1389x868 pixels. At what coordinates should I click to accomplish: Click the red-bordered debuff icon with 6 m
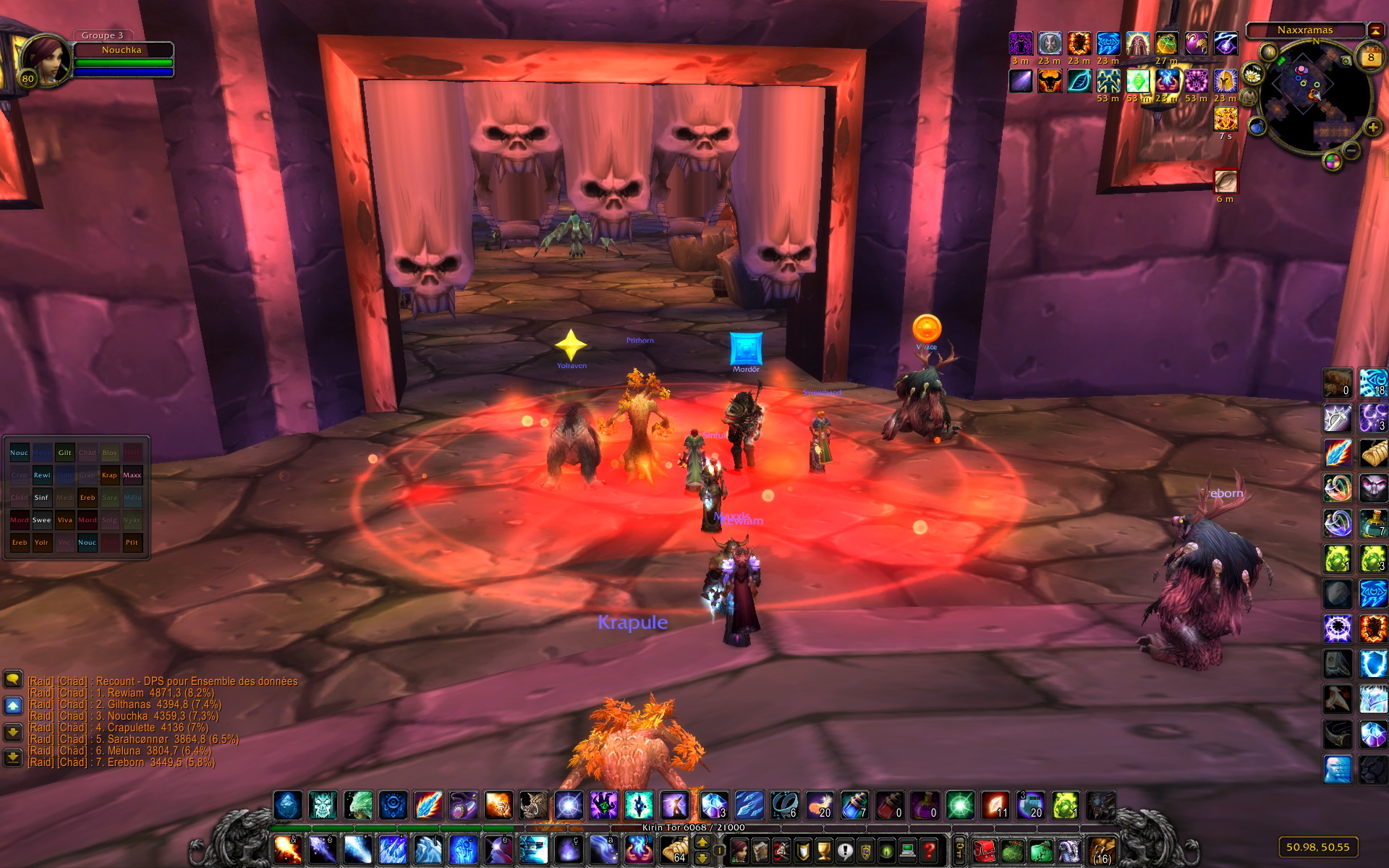[x=1226, y=181]
